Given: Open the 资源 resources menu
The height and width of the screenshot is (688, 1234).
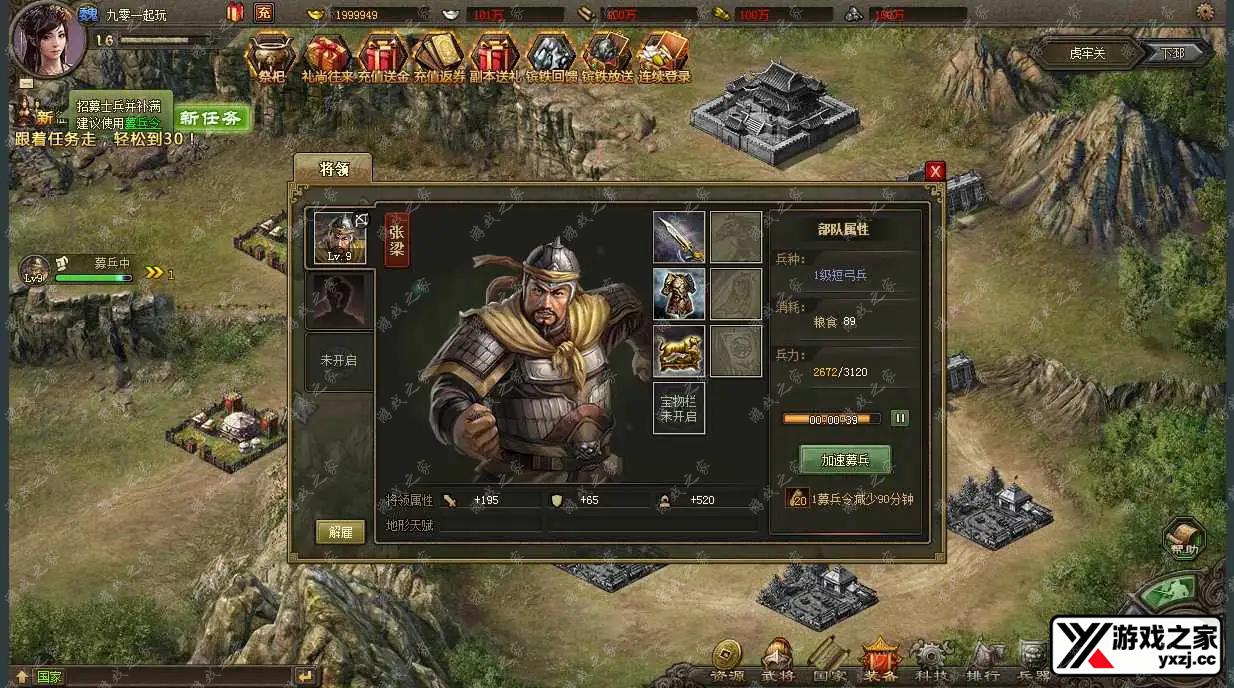Looking at the screenshot, I should 727,660.
